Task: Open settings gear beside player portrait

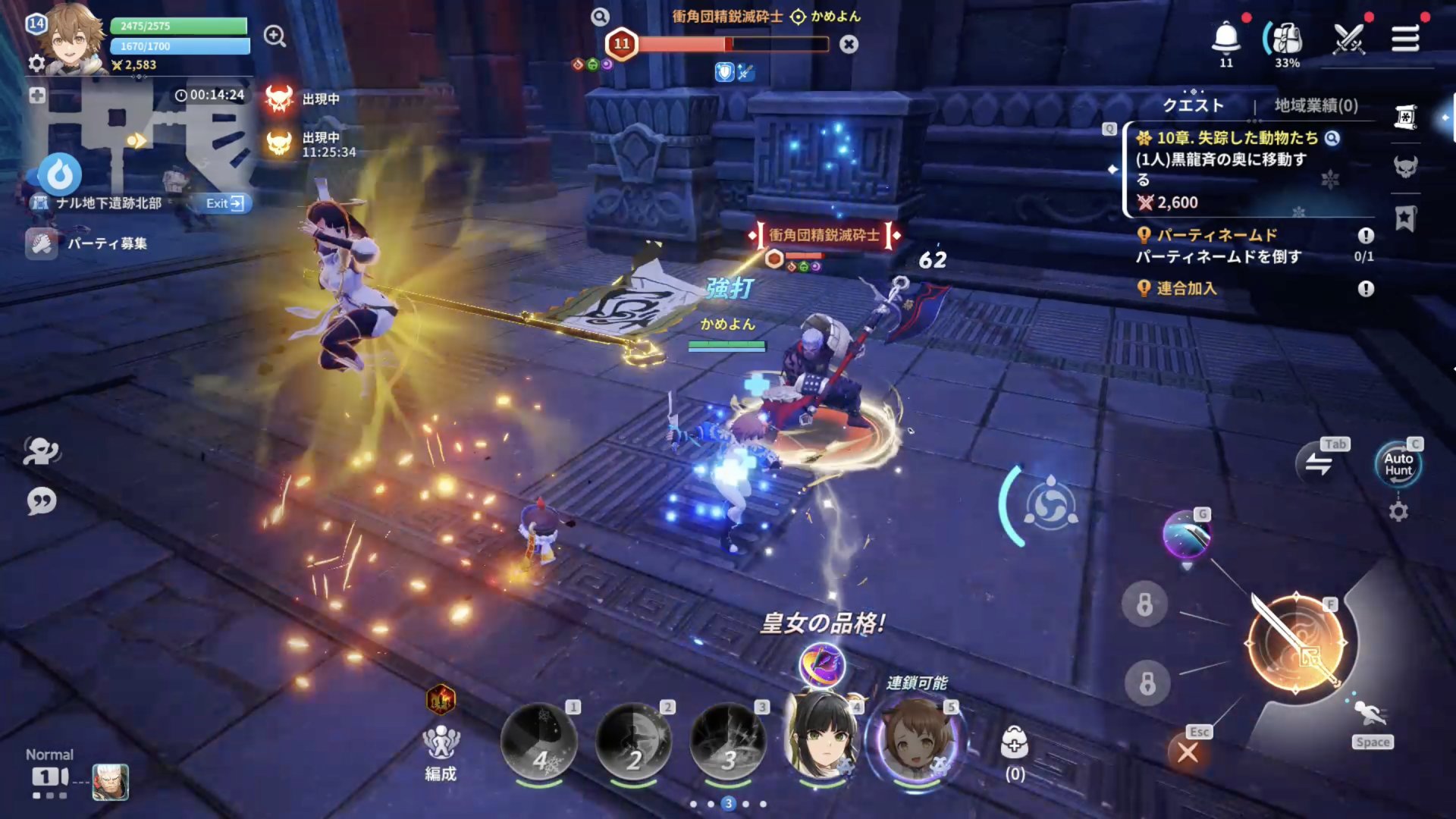Action: pyautogui.click(x=36, y=63)
